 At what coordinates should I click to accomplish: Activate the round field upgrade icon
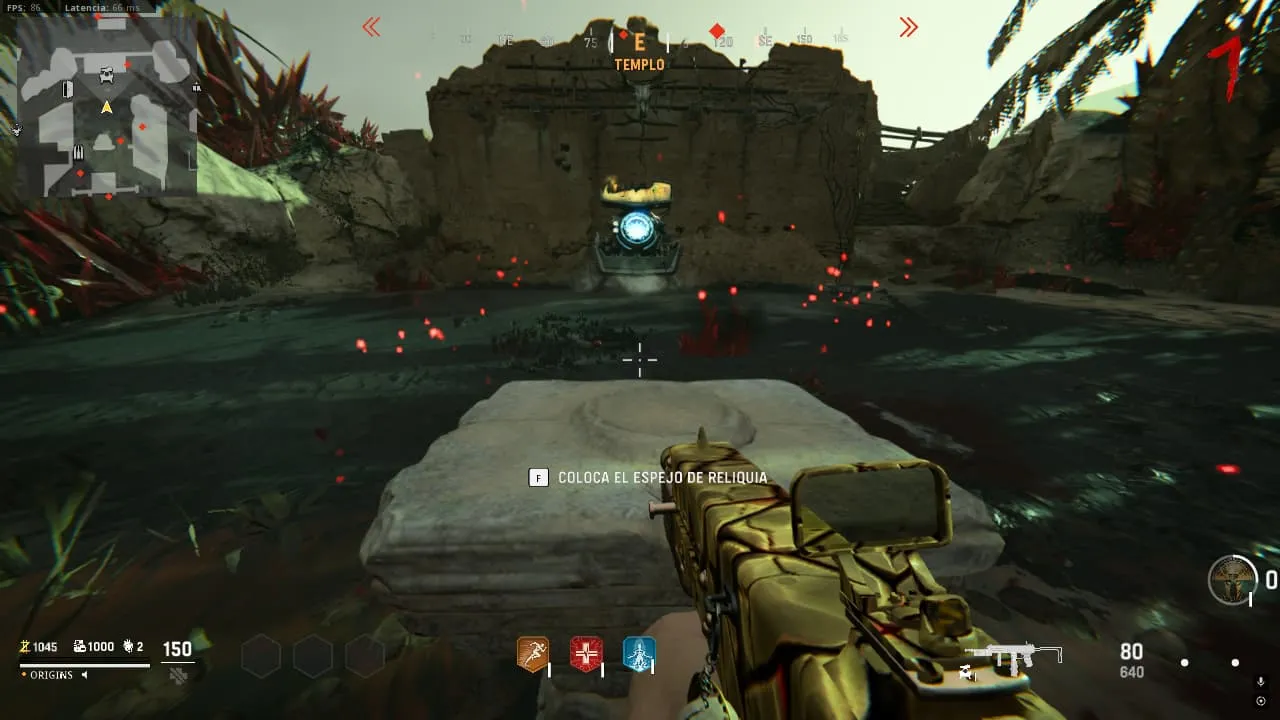(x=1232, y=580)
